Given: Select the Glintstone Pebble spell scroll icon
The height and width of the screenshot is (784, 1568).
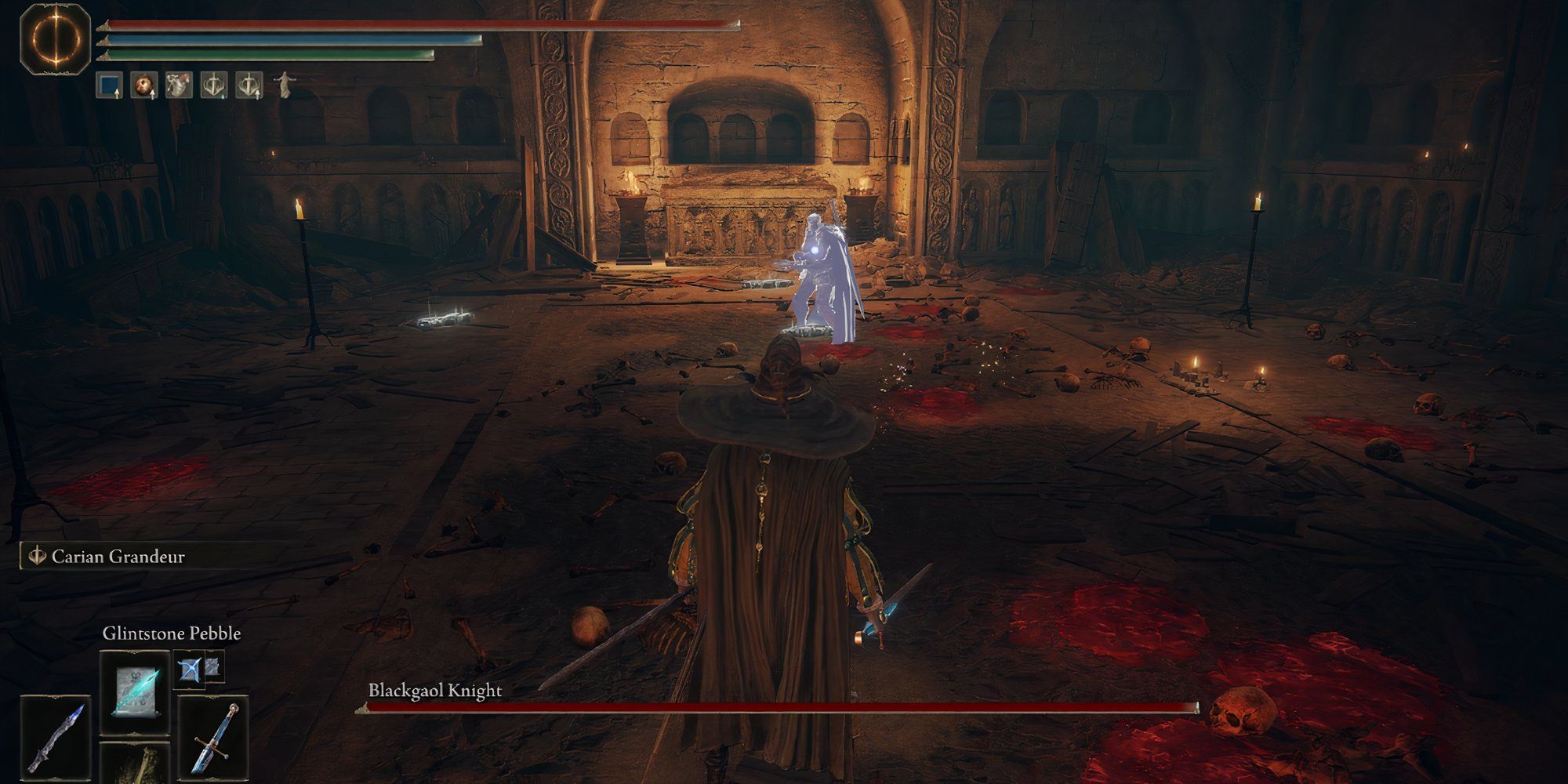Looking at the screenshot, I should click(x=133, y=694).
